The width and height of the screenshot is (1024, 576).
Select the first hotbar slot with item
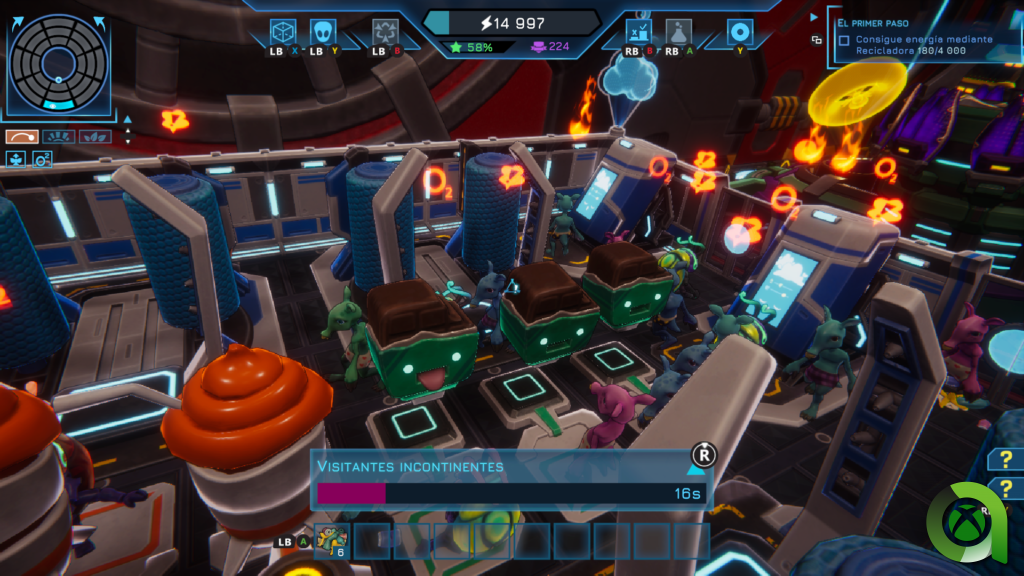click(x=330, y=540)
